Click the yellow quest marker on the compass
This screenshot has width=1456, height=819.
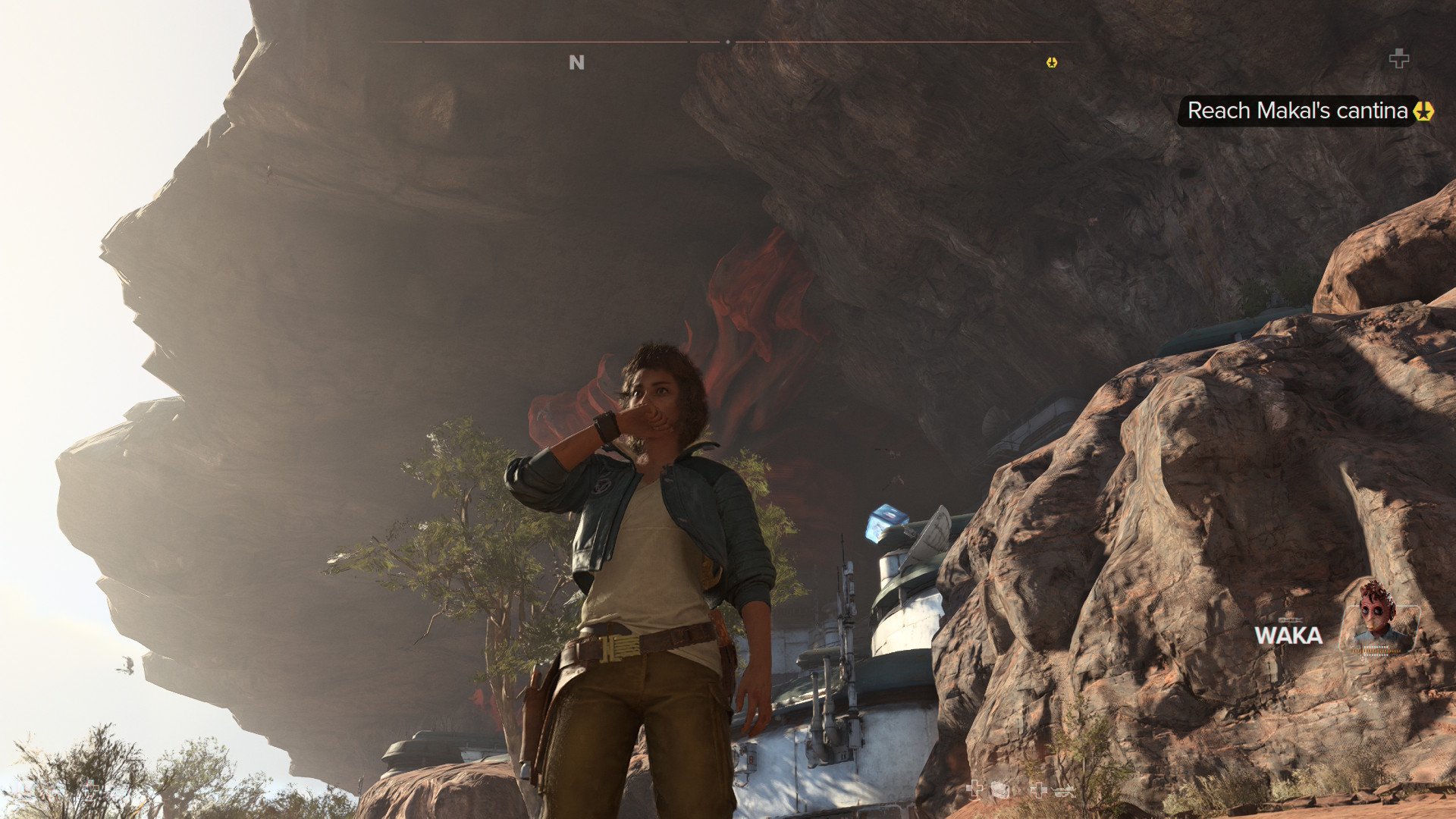[1051, 63]
